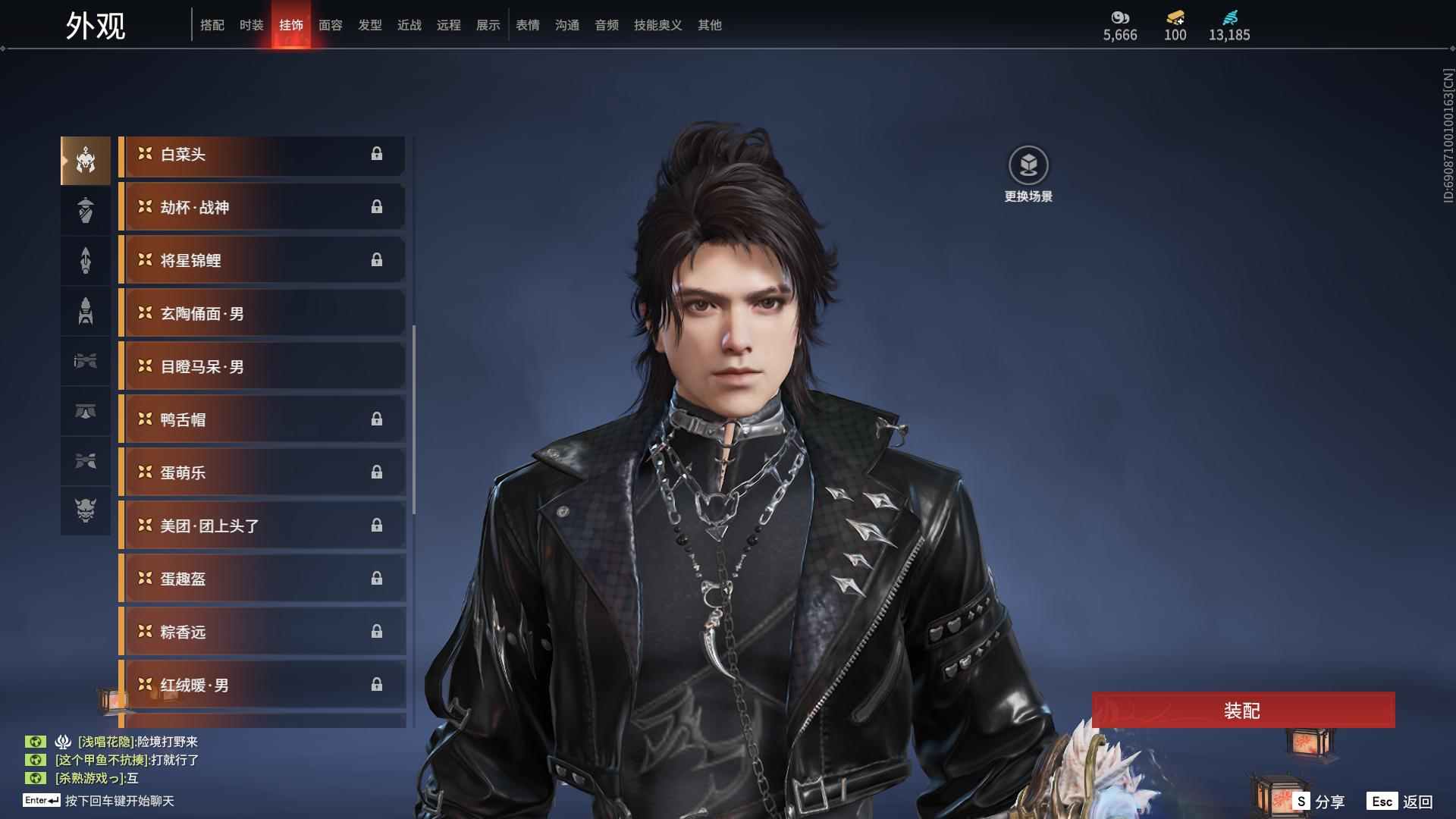Select the demon mask category icon
1456x819 pixels.
pos(86,510)
